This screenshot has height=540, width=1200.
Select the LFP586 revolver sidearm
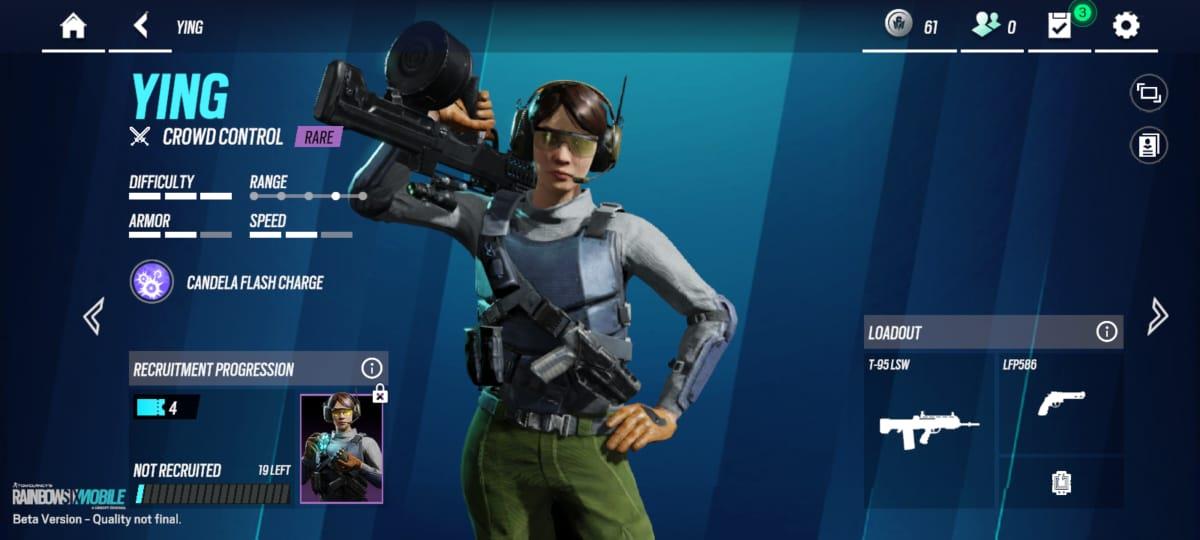point(1061,402)
